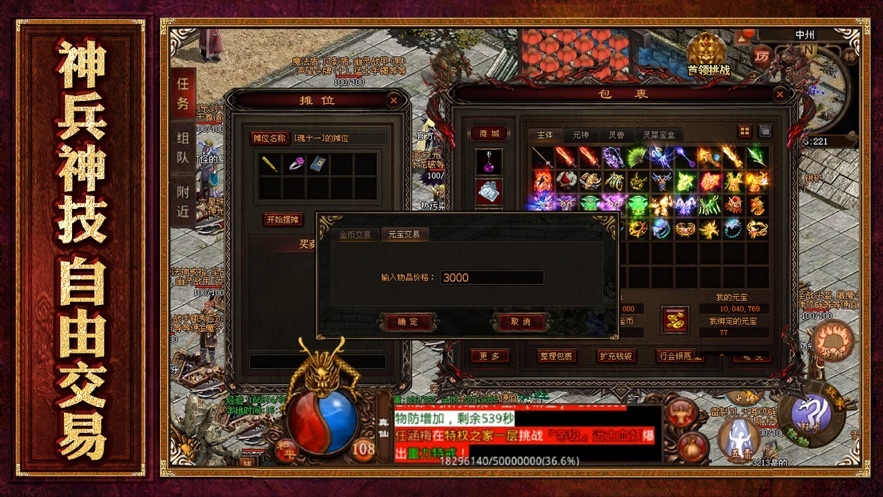The width and height of the screenshot is (883, 497).
Task: Click the item price input field
Action: 491,278
